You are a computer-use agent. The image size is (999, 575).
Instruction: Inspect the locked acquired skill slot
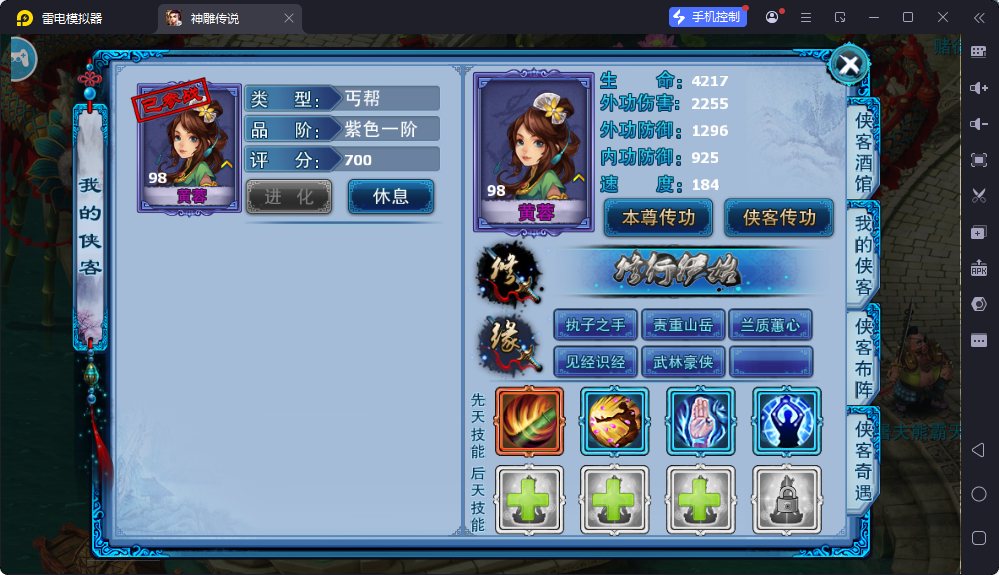[787, 499]
